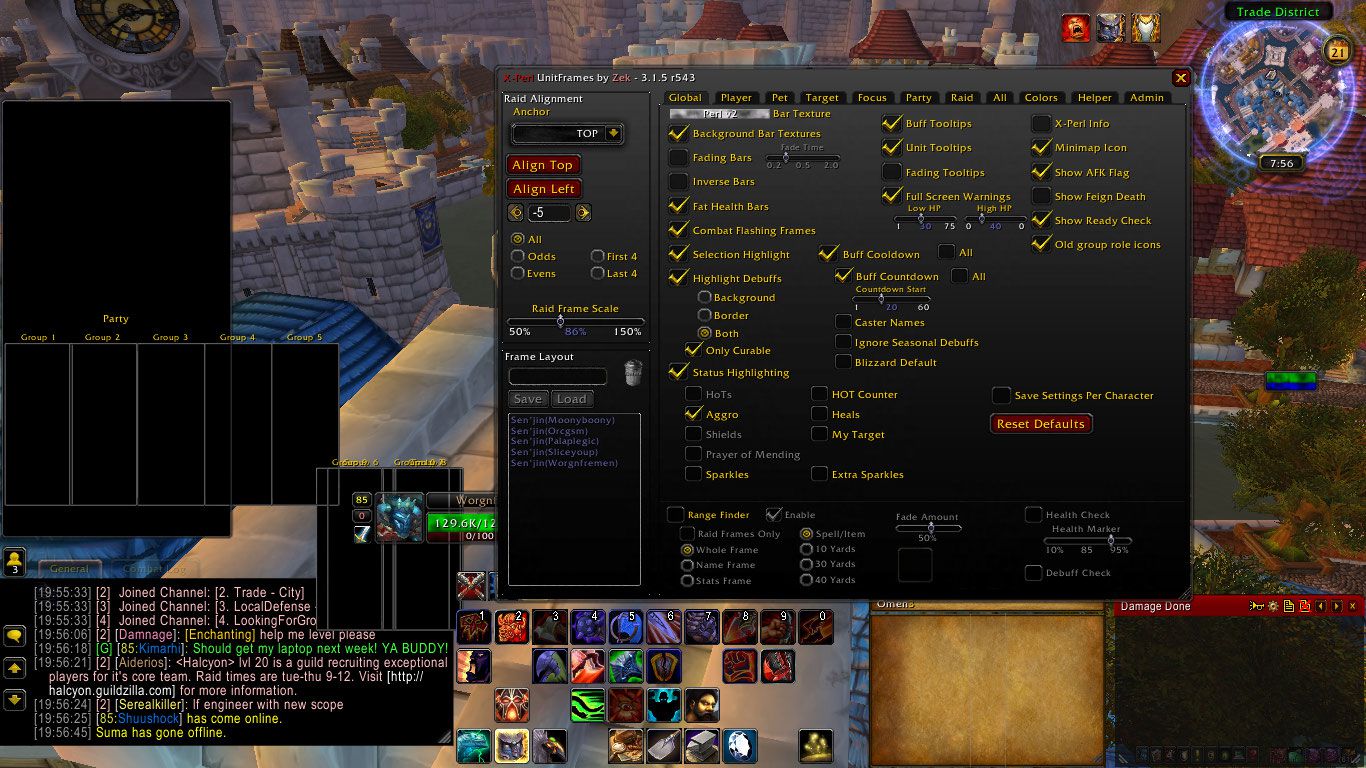Select the Colors tab
This screenshot has height=768, width=1366.
pyautogui.click(x=1040, y=98)
